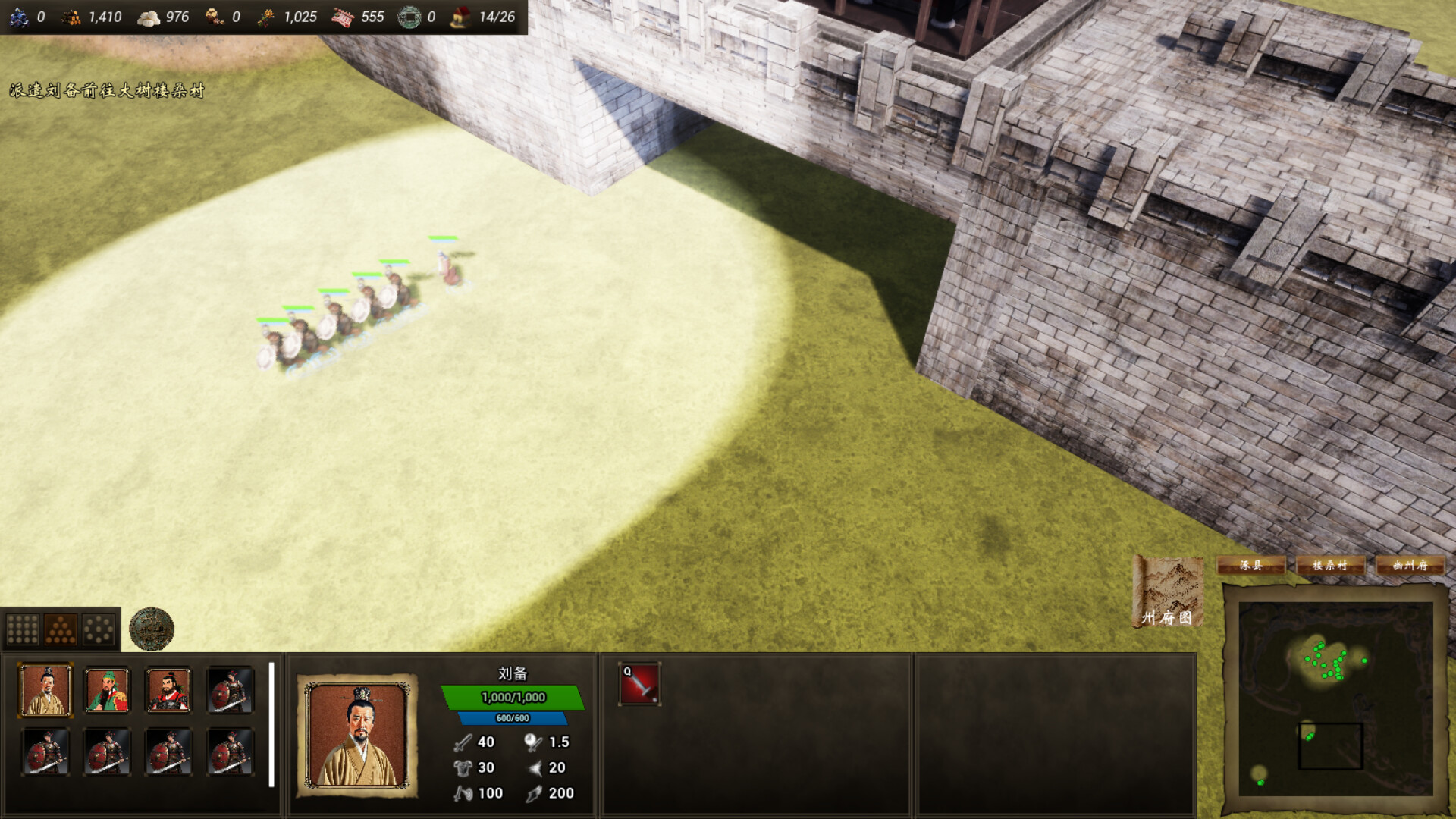Image resolution: width=1456 pixels, height=819 pixels.
Task: Open the 州府图 scroll map
Action: coord(1169,591)
